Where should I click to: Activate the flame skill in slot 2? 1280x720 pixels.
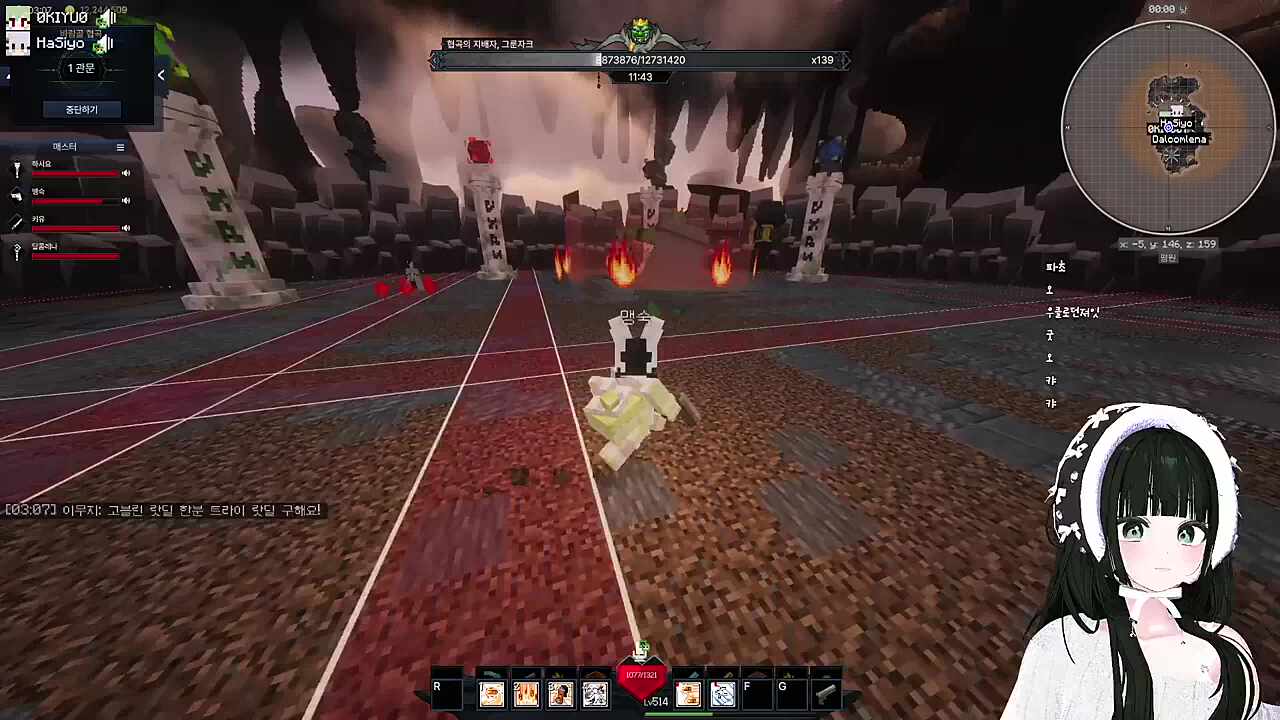click(x=526, y=694)
